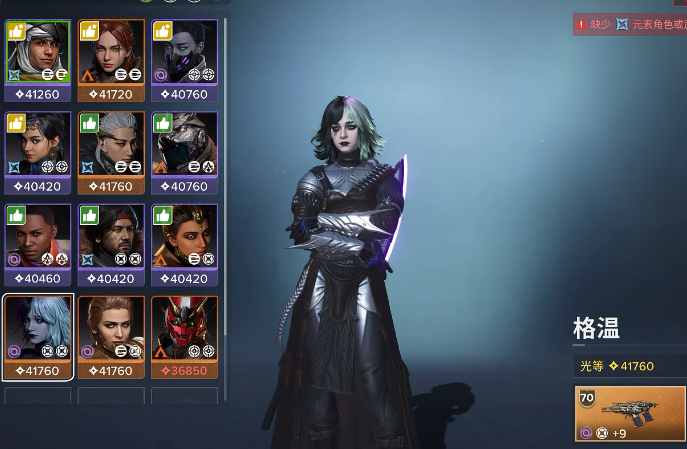Choose the red-haired woman with 41720 power
Viewport: 687px width, 449px height.
point(111,52)
